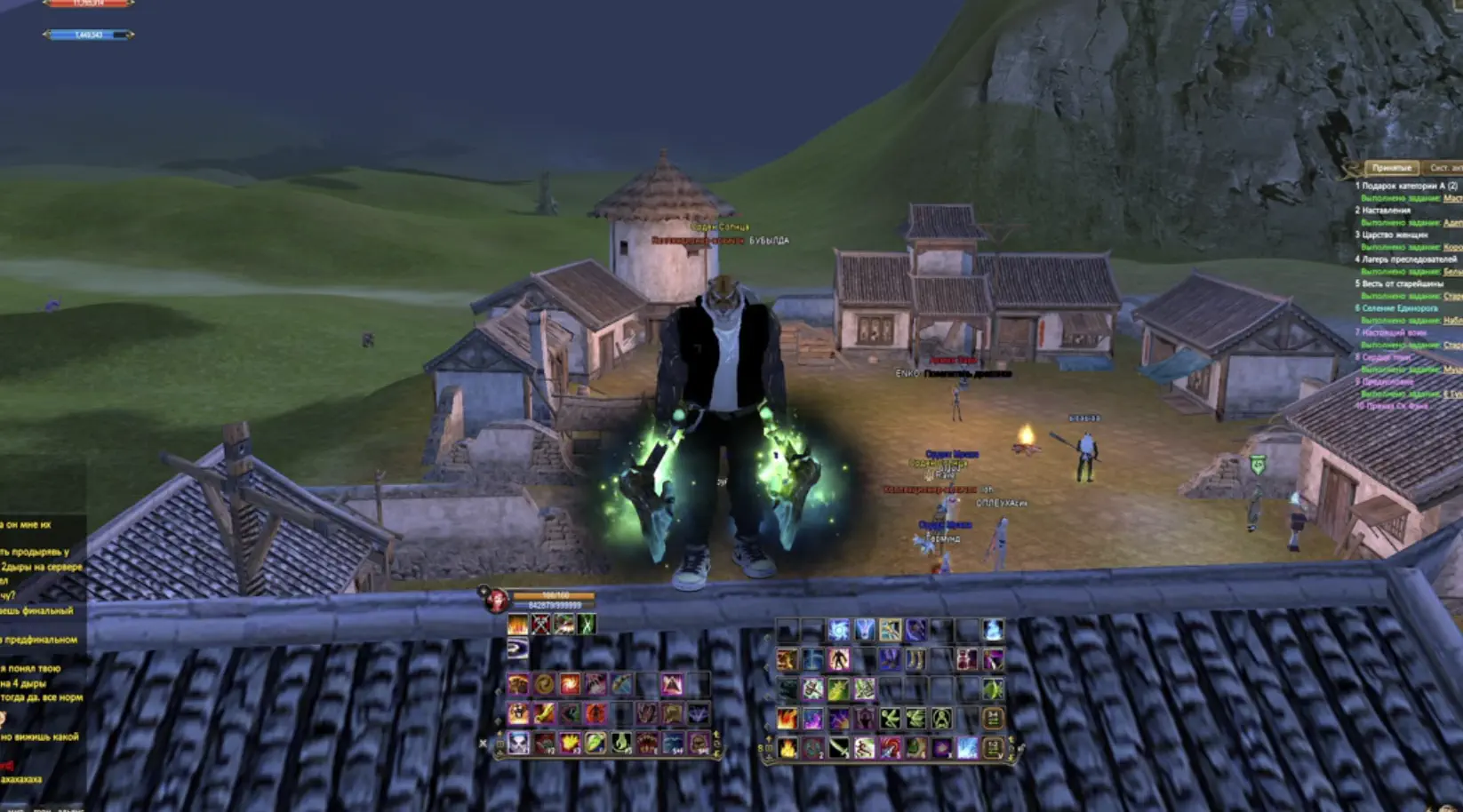
Task: Expand quest 3 Царство женщин in the tracker
Action: 1392,235
